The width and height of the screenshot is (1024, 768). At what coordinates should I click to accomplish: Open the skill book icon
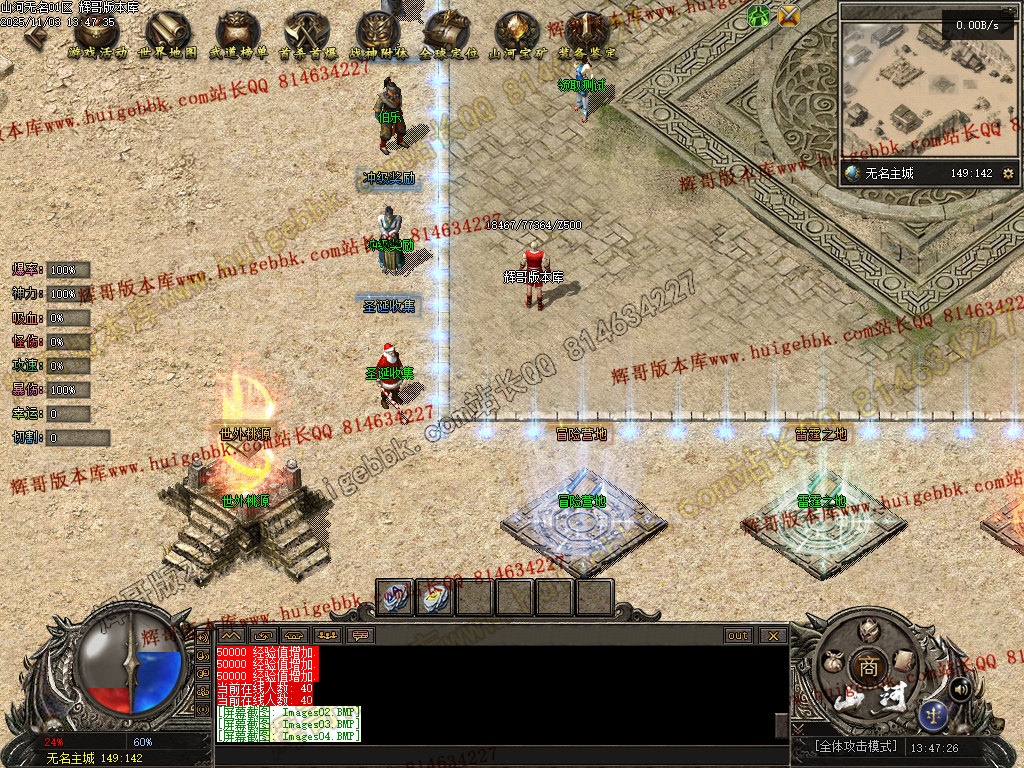[903, 661]
